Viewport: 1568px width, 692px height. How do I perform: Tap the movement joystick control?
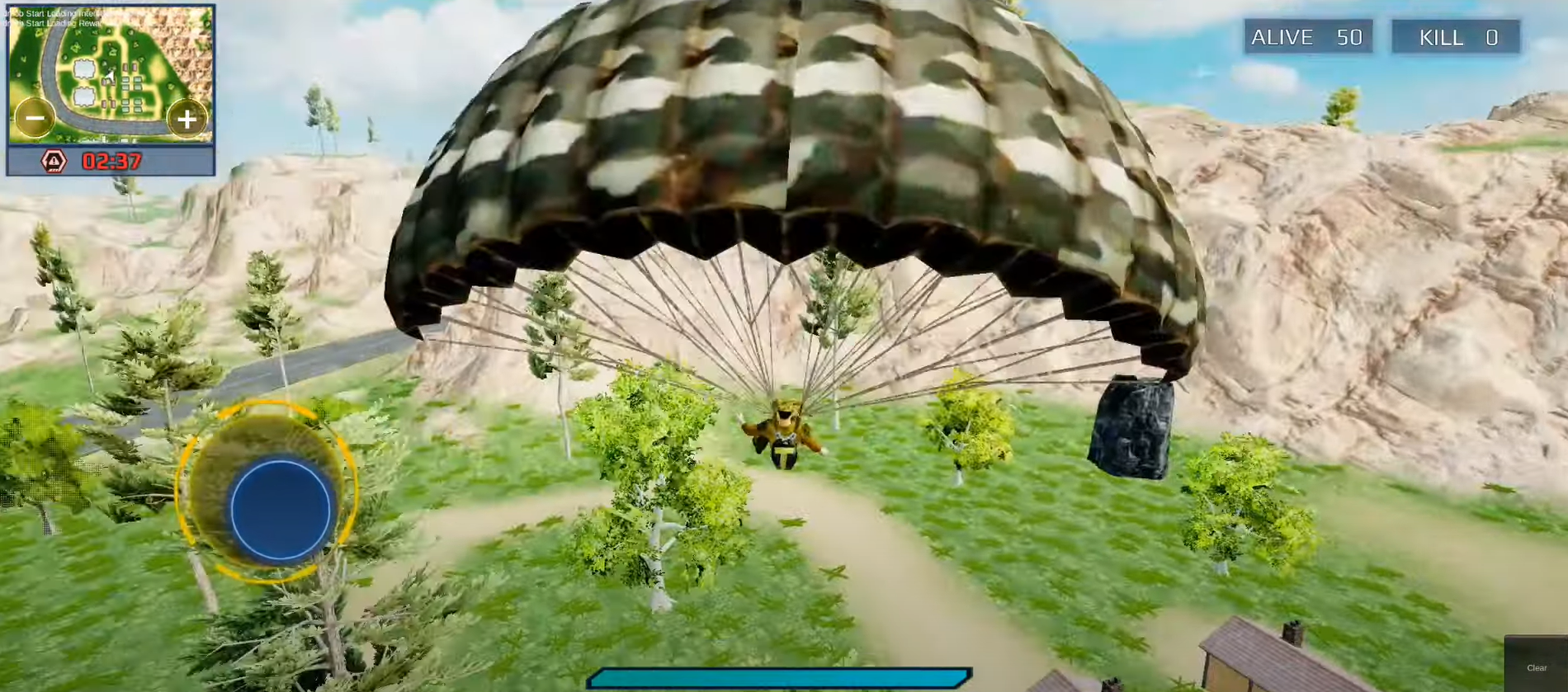tap(281, 510)
